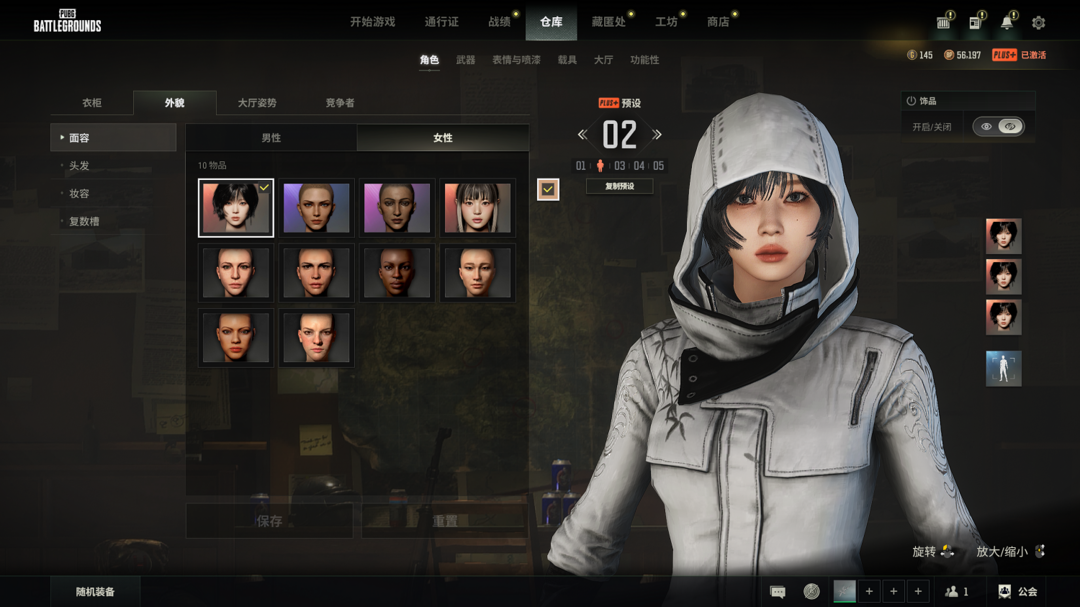Pick the long-haired face with bangs
1080x607 pixels.
coord(477,208)
